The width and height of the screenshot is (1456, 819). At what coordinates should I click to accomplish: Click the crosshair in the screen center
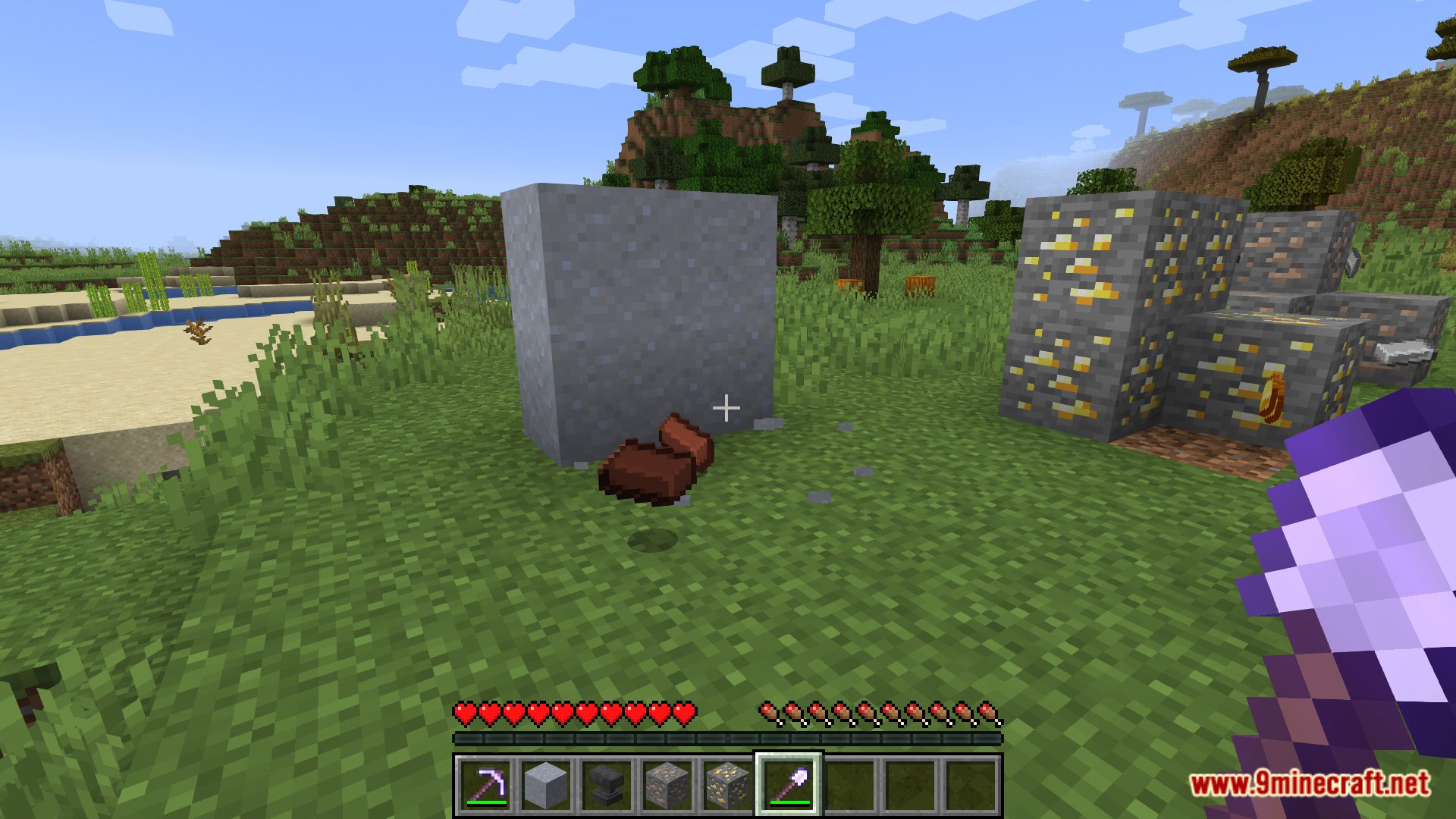[x=726, y=408]
